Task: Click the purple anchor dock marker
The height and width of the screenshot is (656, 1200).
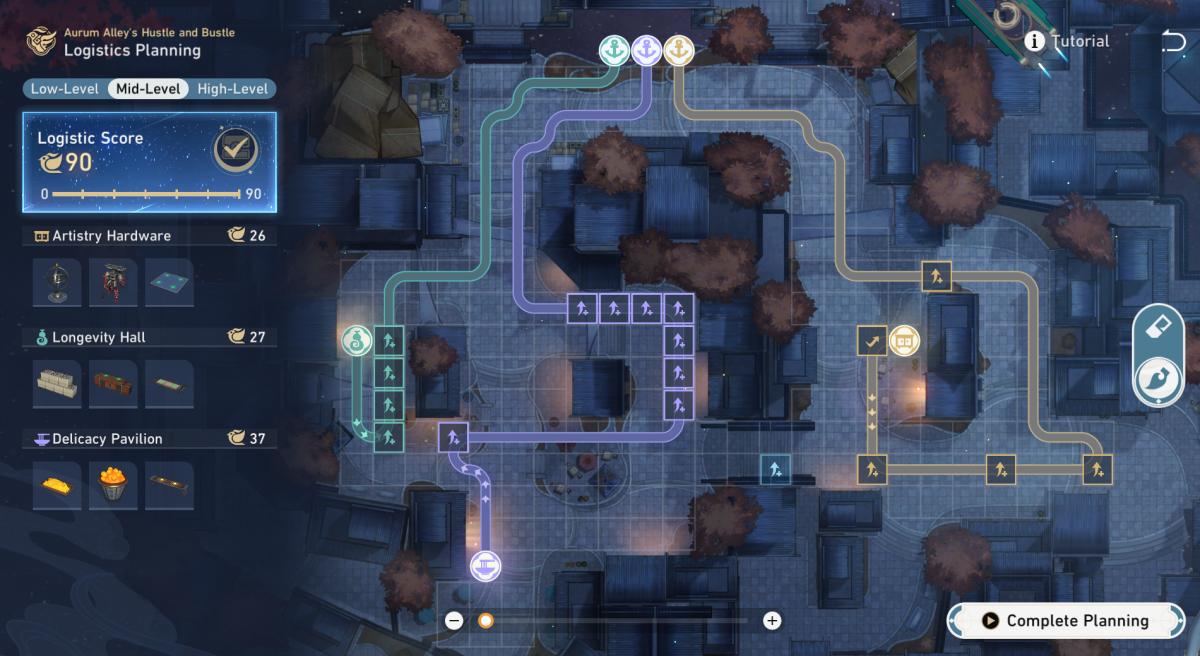Action: pyautogui.click(x=646, y=49)
